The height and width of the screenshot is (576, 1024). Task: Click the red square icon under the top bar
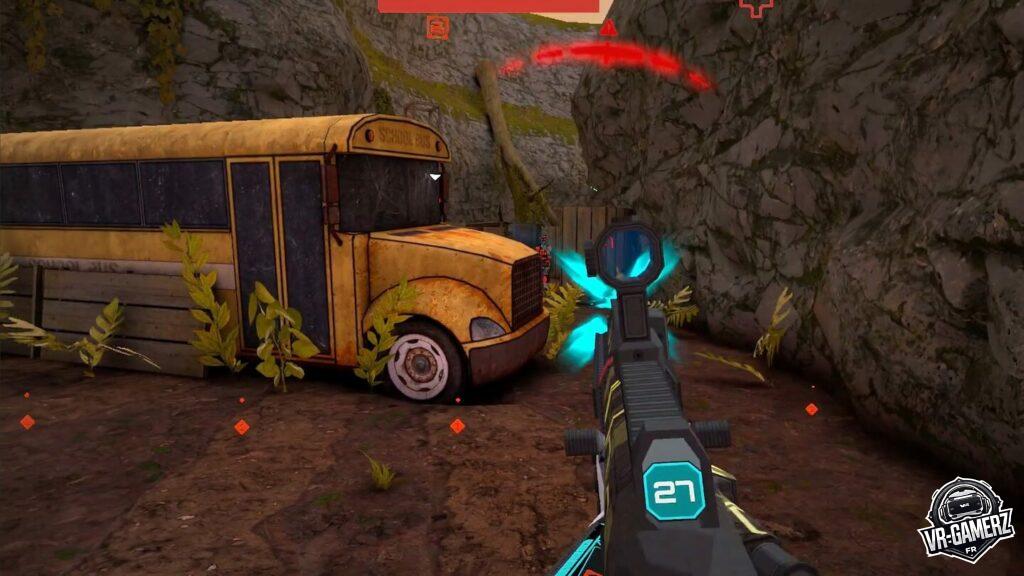coord(437,27)
